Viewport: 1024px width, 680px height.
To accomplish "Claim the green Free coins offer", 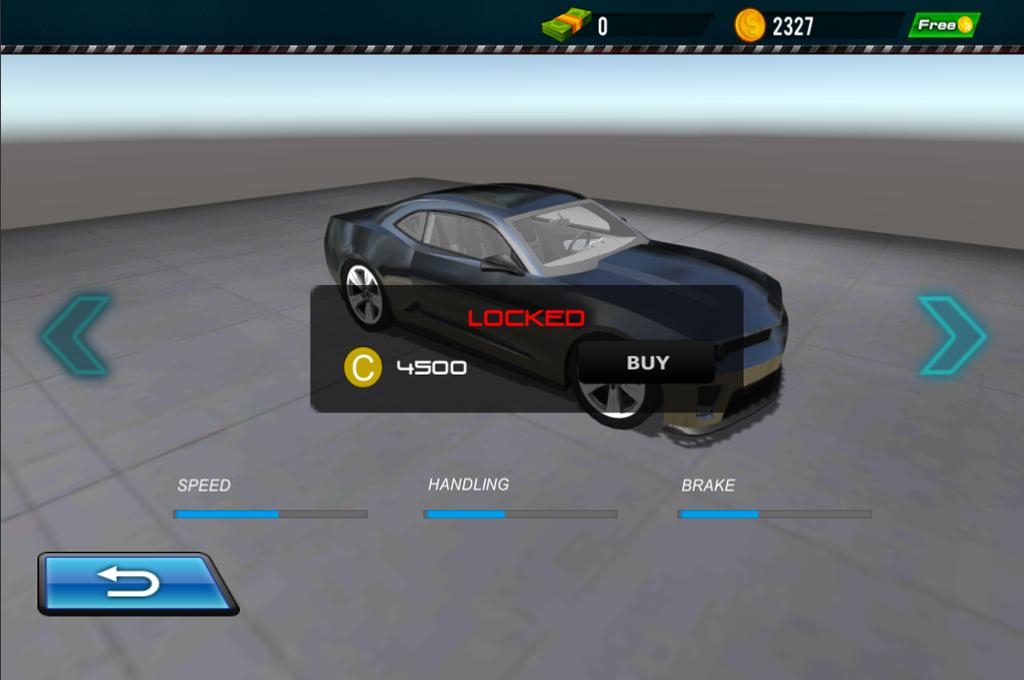I will (942, 25).
